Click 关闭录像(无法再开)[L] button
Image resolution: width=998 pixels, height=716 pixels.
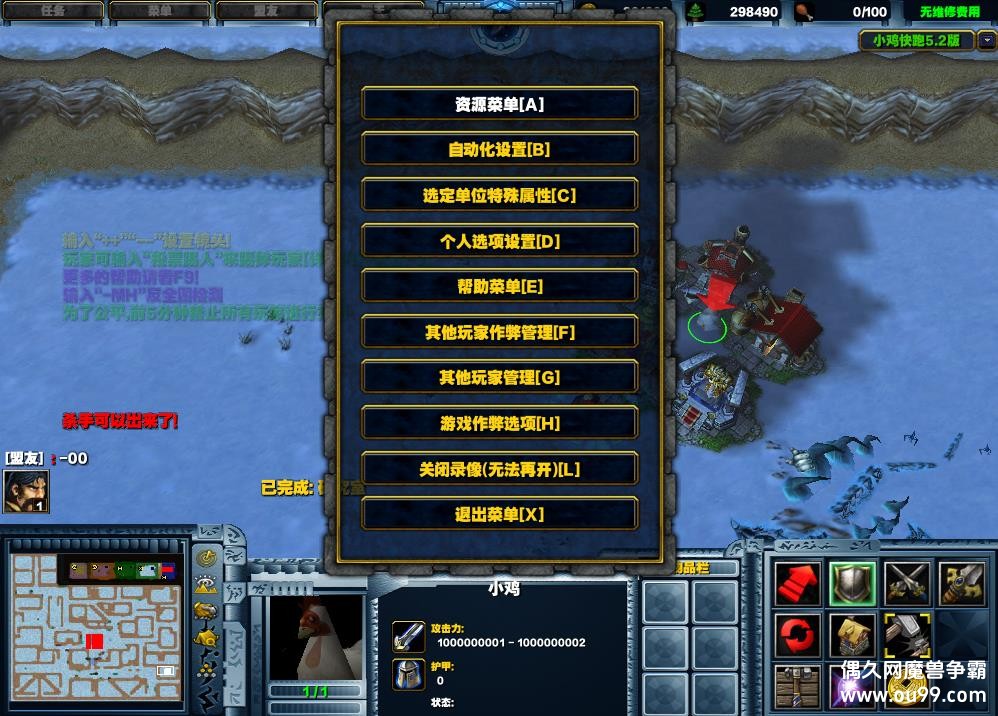pyautogui.click(x=499, y=469)
